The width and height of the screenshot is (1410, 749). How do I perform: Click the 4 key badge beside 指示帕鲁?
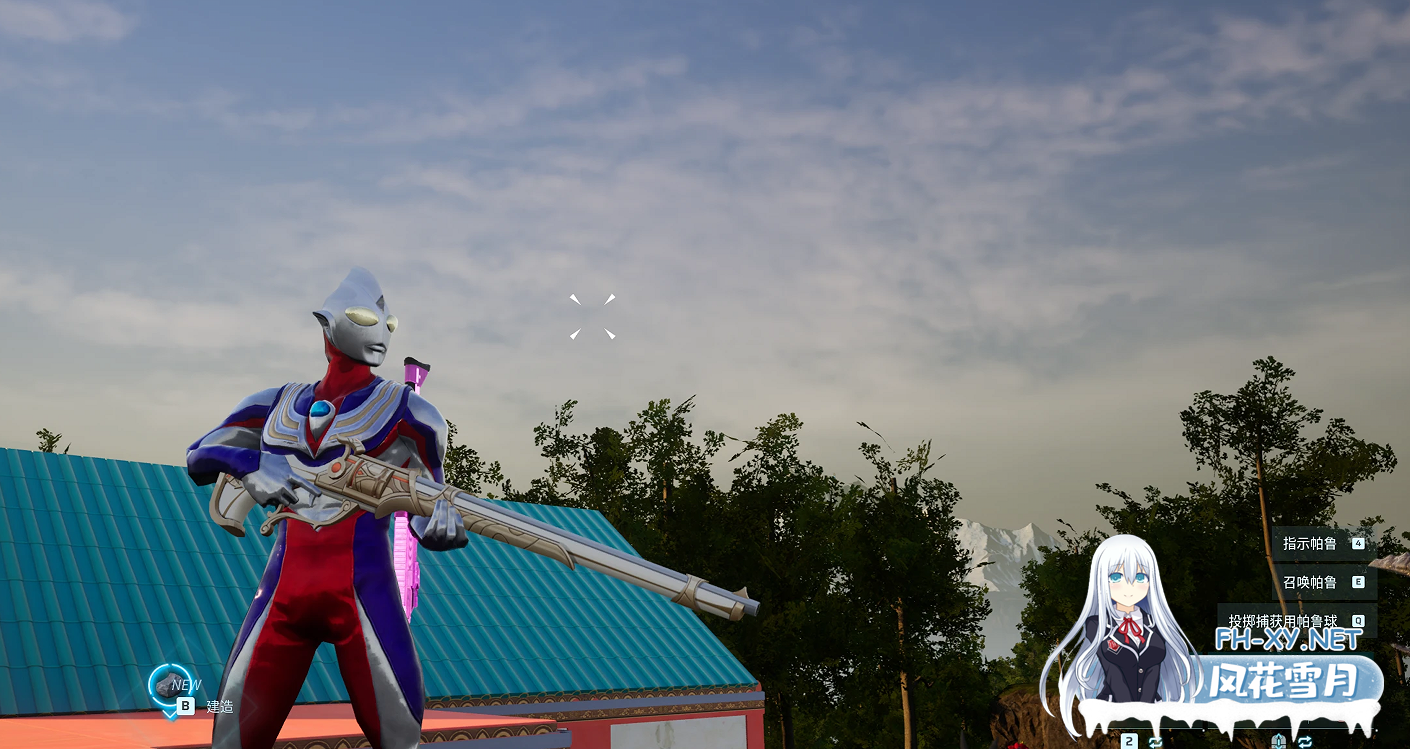point(1357,544)
